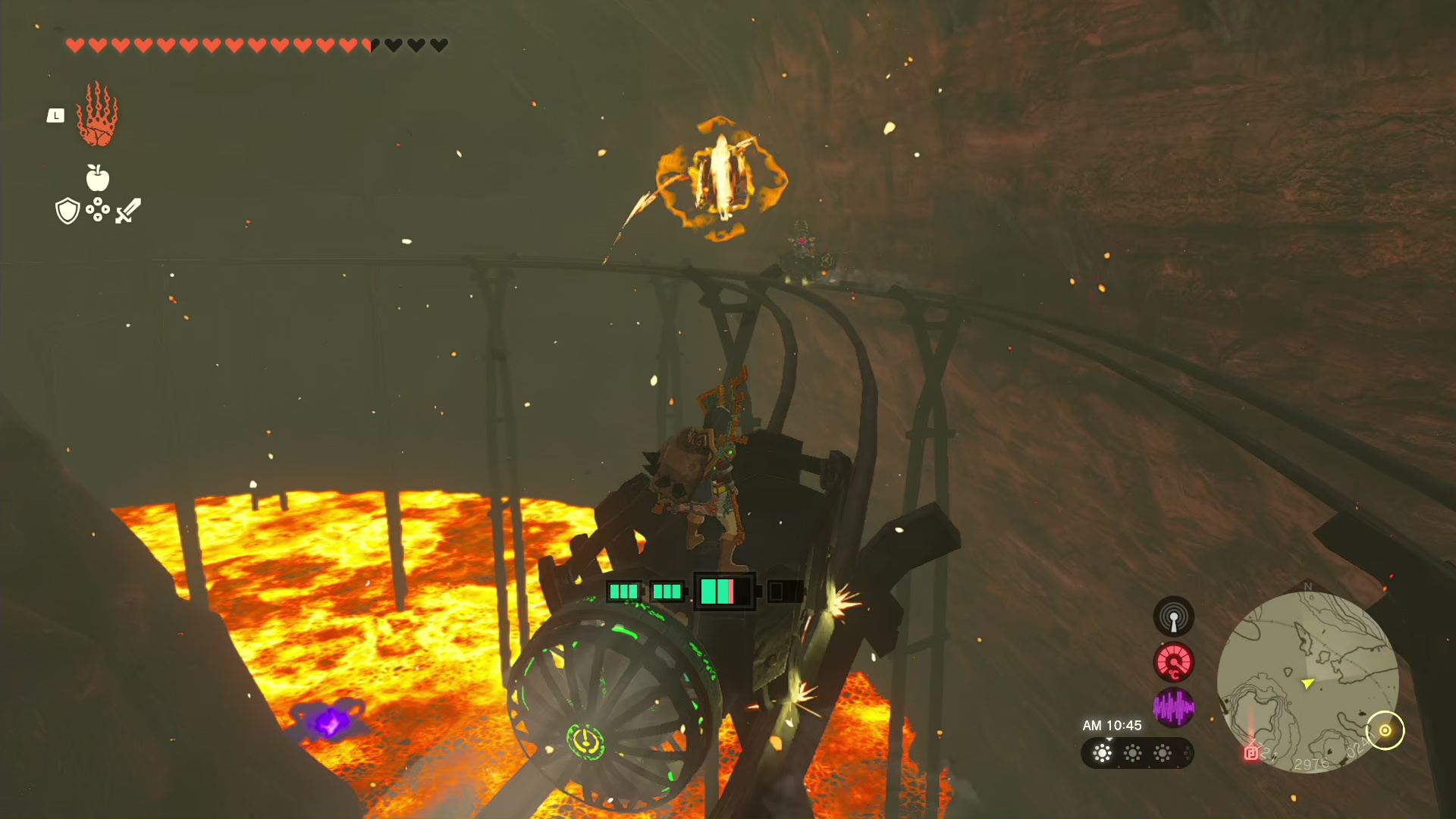
Task: Click the weather forecast panel
Action: coord(1136,753)
